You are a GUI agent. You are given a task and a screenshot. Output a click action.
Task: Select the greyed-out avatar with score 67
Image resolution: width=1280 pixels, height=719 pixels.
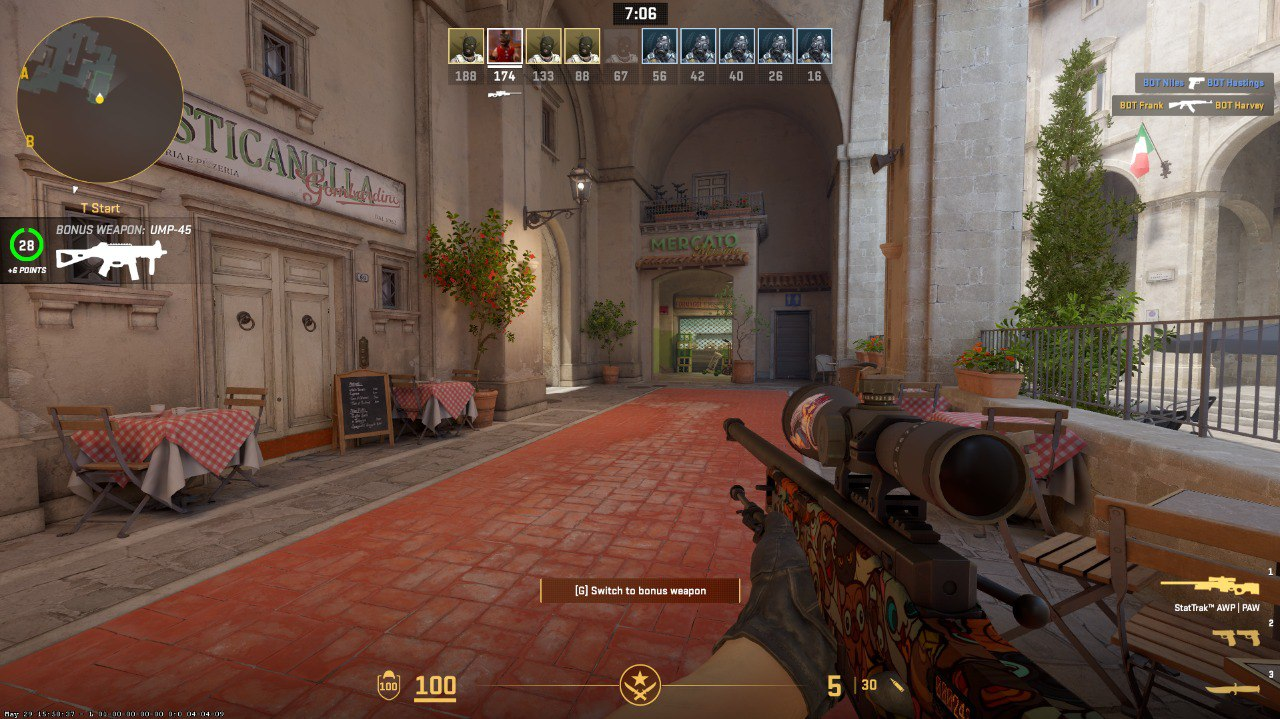tap(621, 46)
